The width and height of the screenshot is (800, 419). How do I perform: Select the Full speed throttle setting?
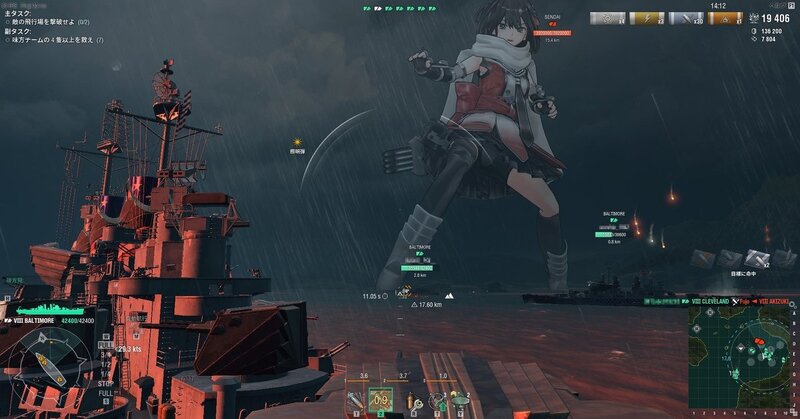pos(105,345)
